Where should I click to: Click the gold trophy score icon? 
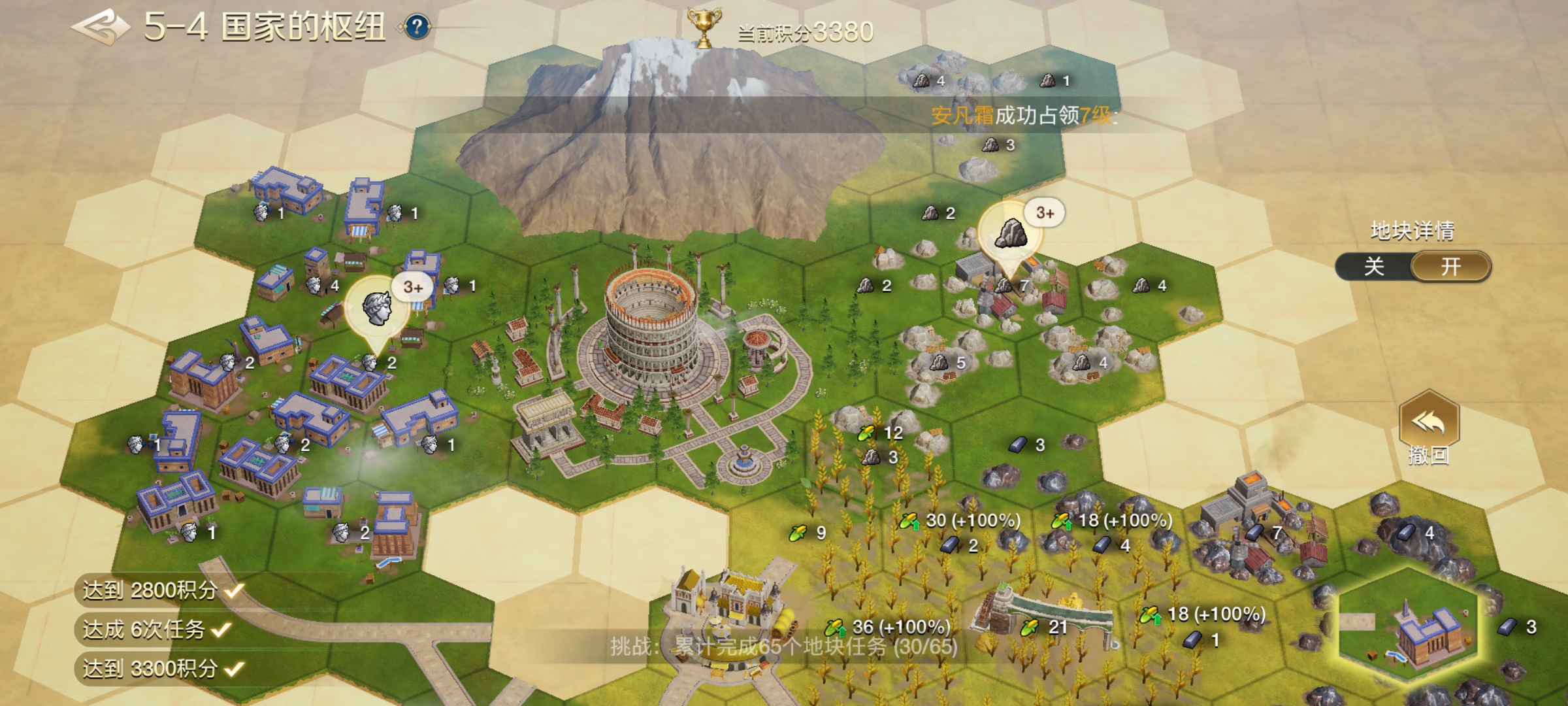704,29
